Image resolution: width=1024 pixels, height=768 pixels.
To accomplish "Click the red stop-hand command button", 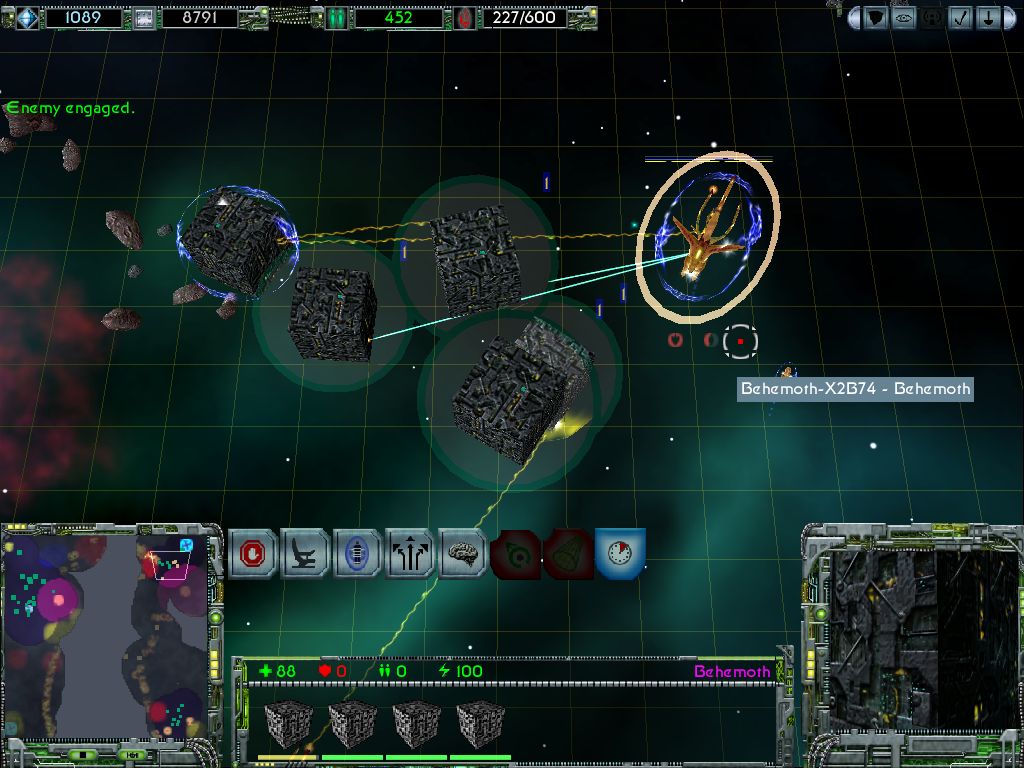I will [x=253, y=553].
